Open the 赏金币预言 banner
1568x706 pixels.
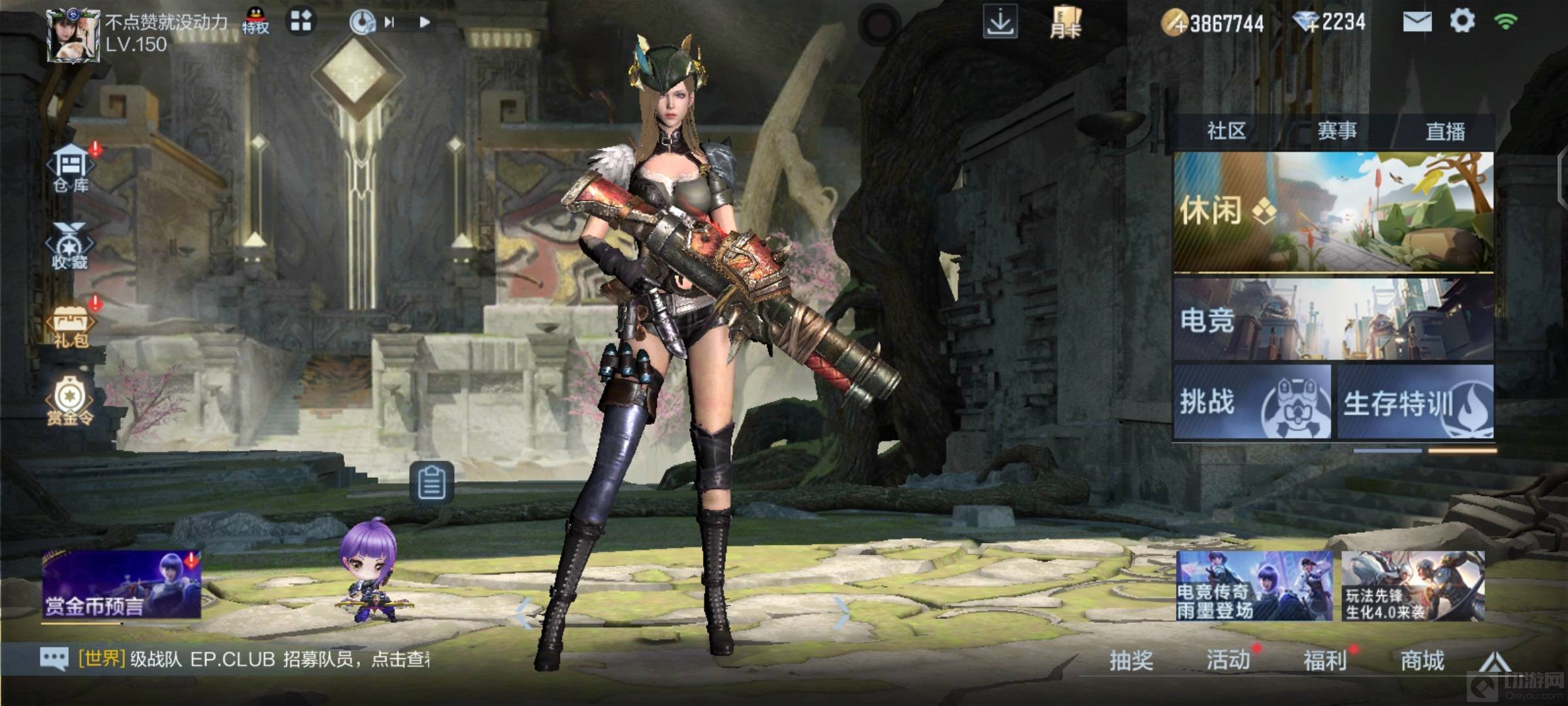(122, 585)
